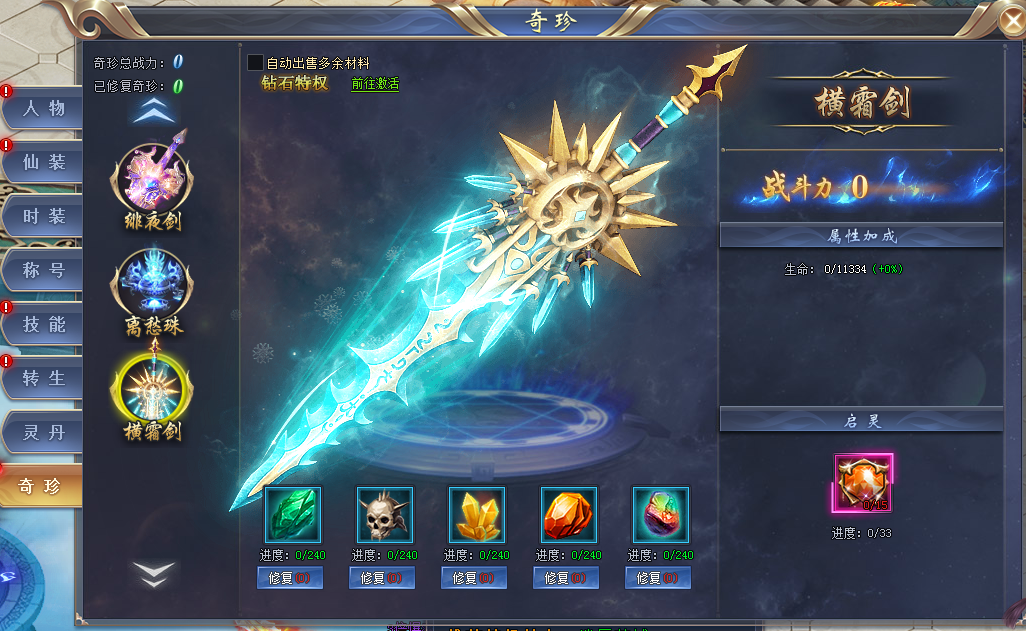Select the green emerald material slot
Viewport: 1026px width, 631px height.
pyautogui.click(x=293, y=515)
